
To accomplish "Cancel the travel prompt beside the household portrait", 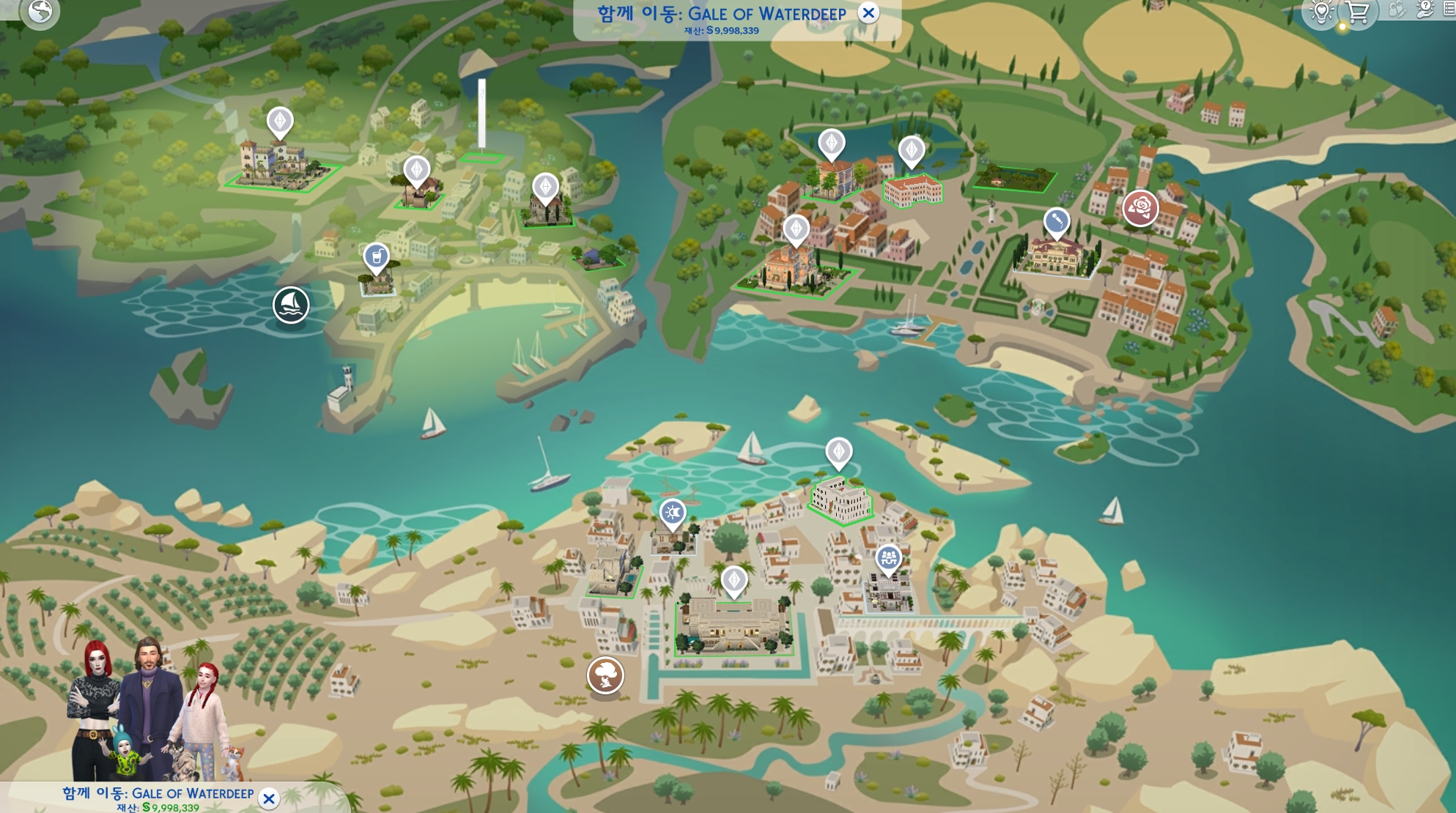I will coord(269,798).
